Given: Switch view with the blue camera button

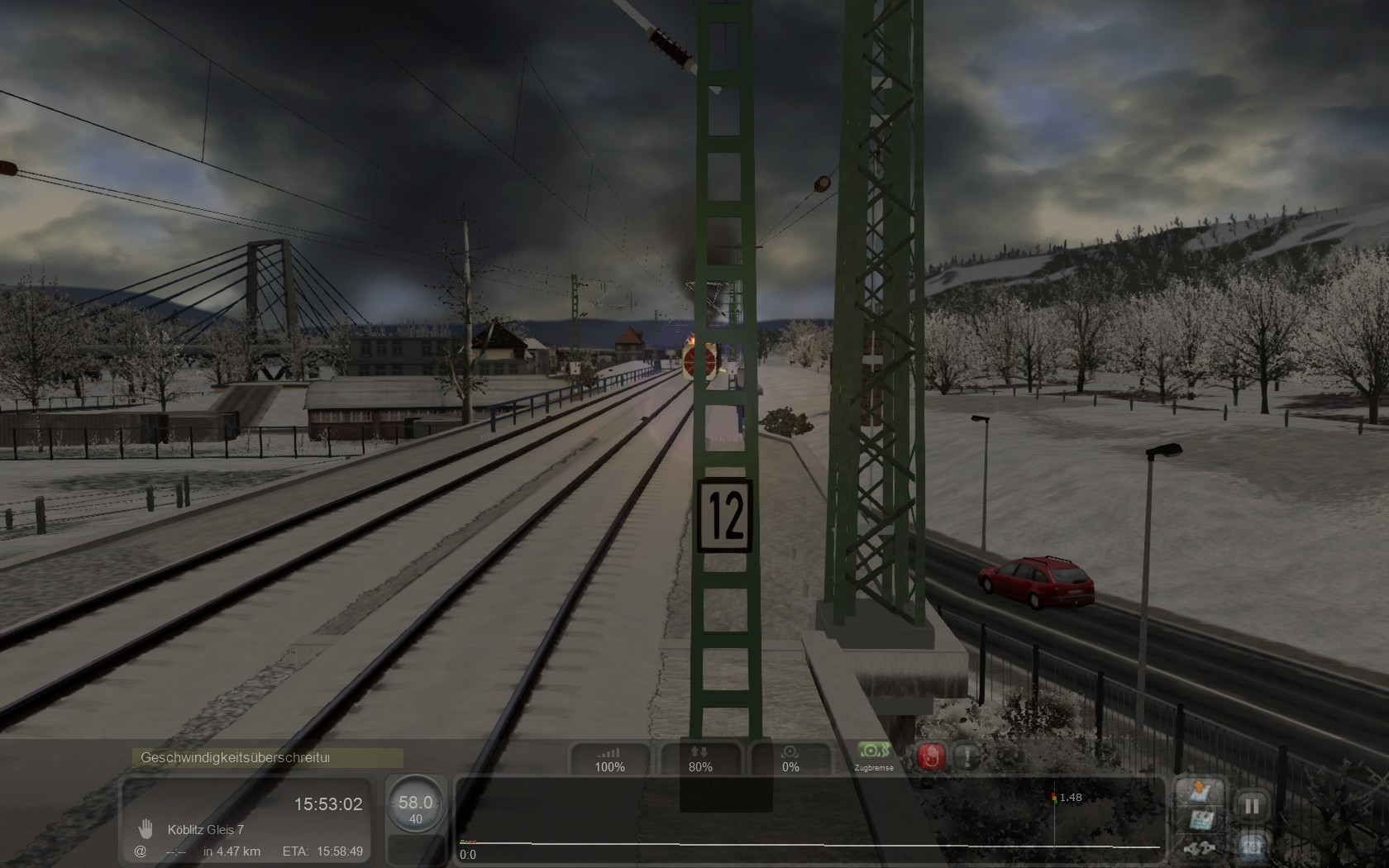Looking at the screenshot, I should pos(1252,845).
